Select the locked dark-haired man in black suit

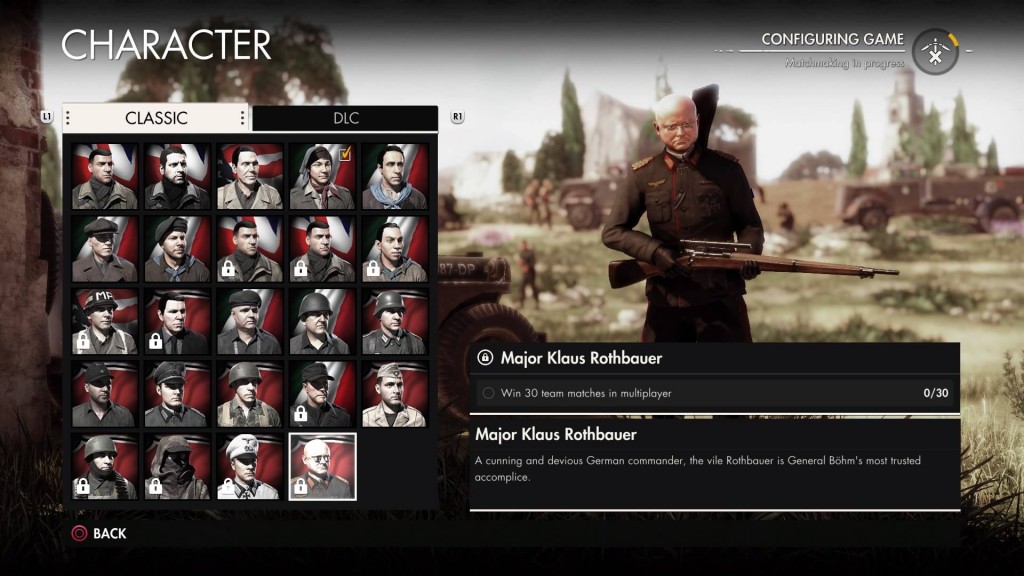pyautogui.click(x=177, y=321)
